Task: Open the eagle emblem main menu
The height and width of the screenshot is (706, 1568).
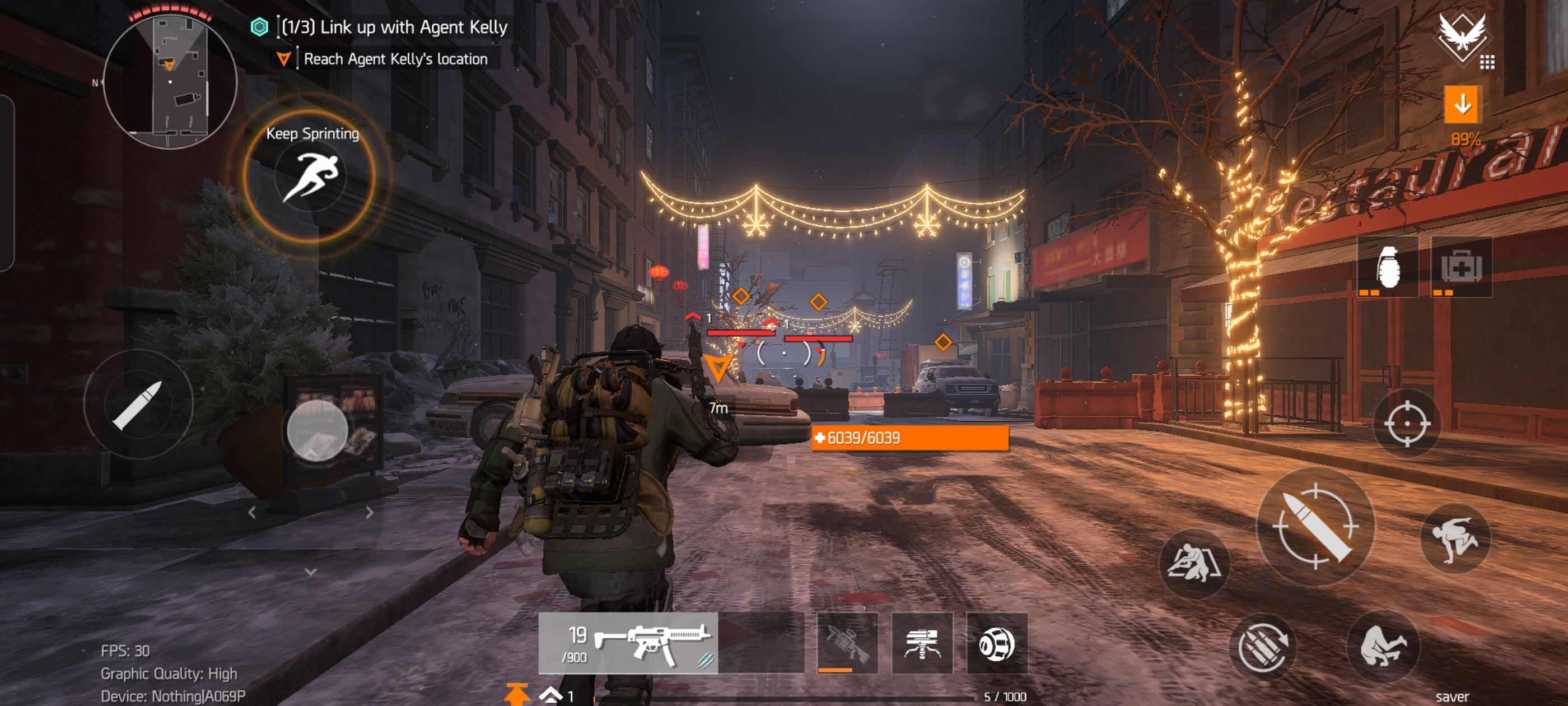Action: [1462, 37]
